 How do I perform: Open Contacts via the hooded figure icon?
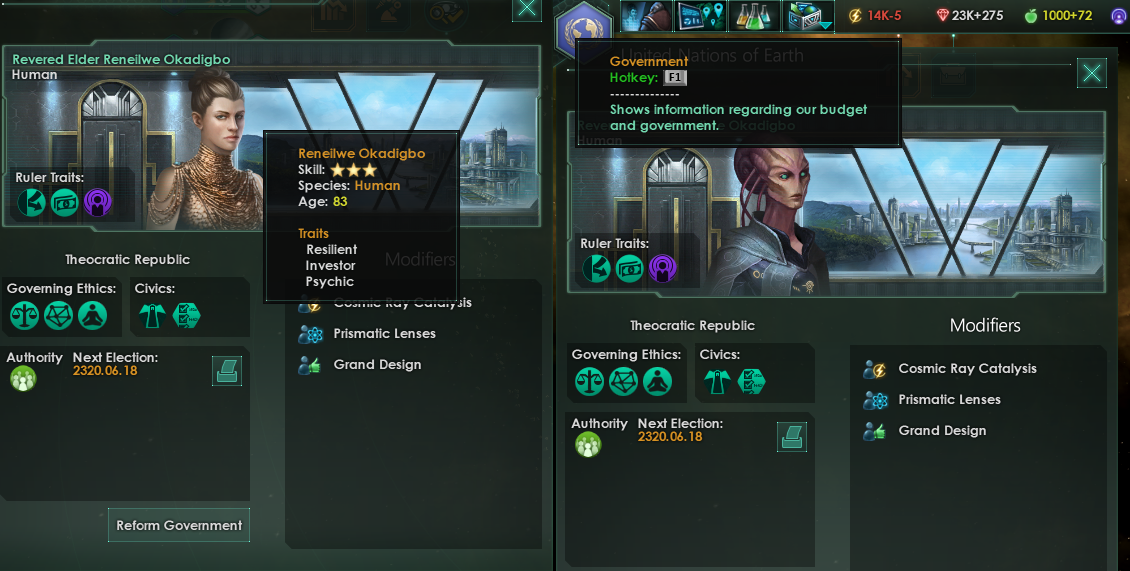click(x=645, y=15)
